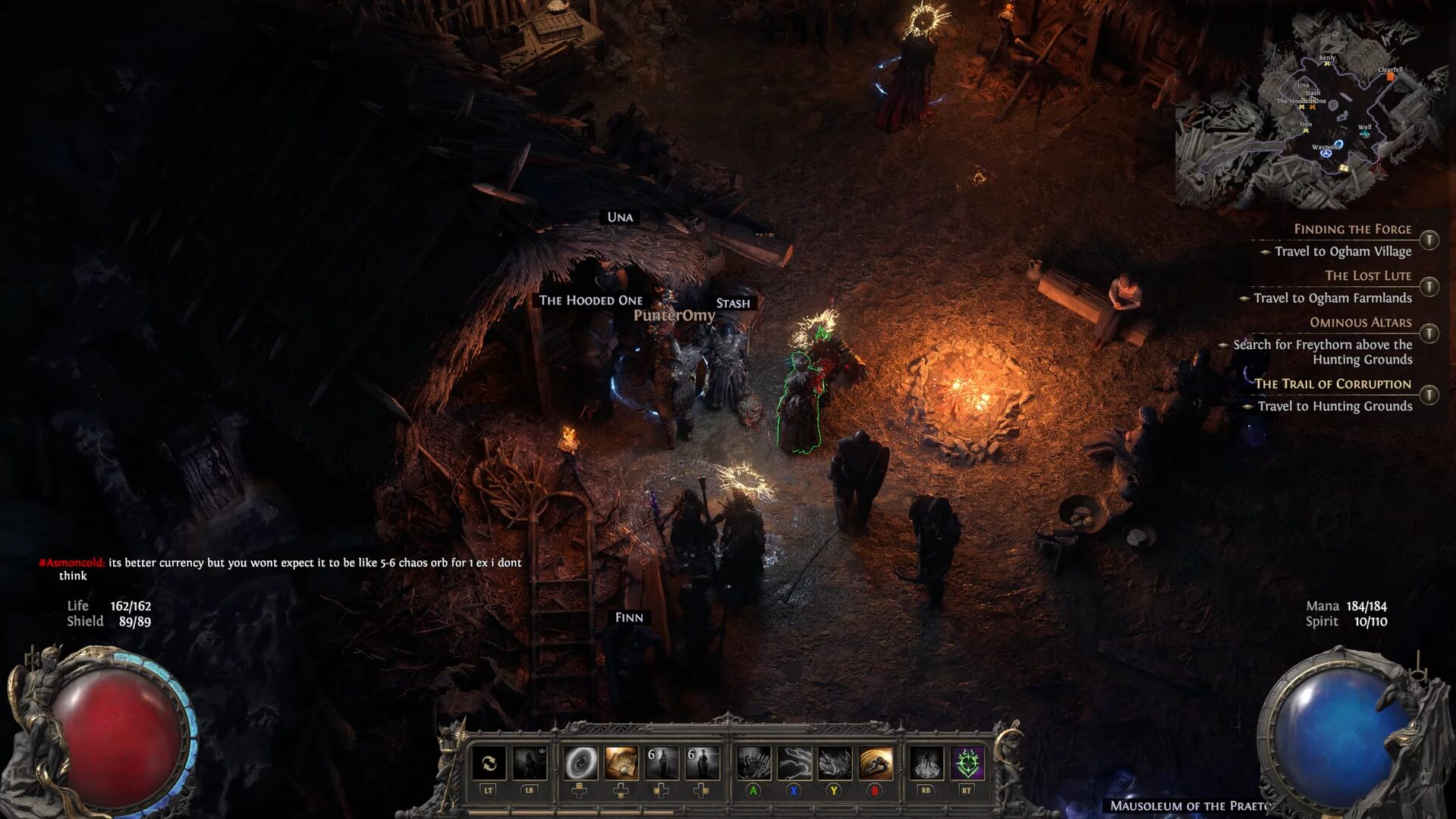Viewport: 1456px width, 819px height.
Task: Activate the swirling portal skill icon
Action: (x=580, y=763)
